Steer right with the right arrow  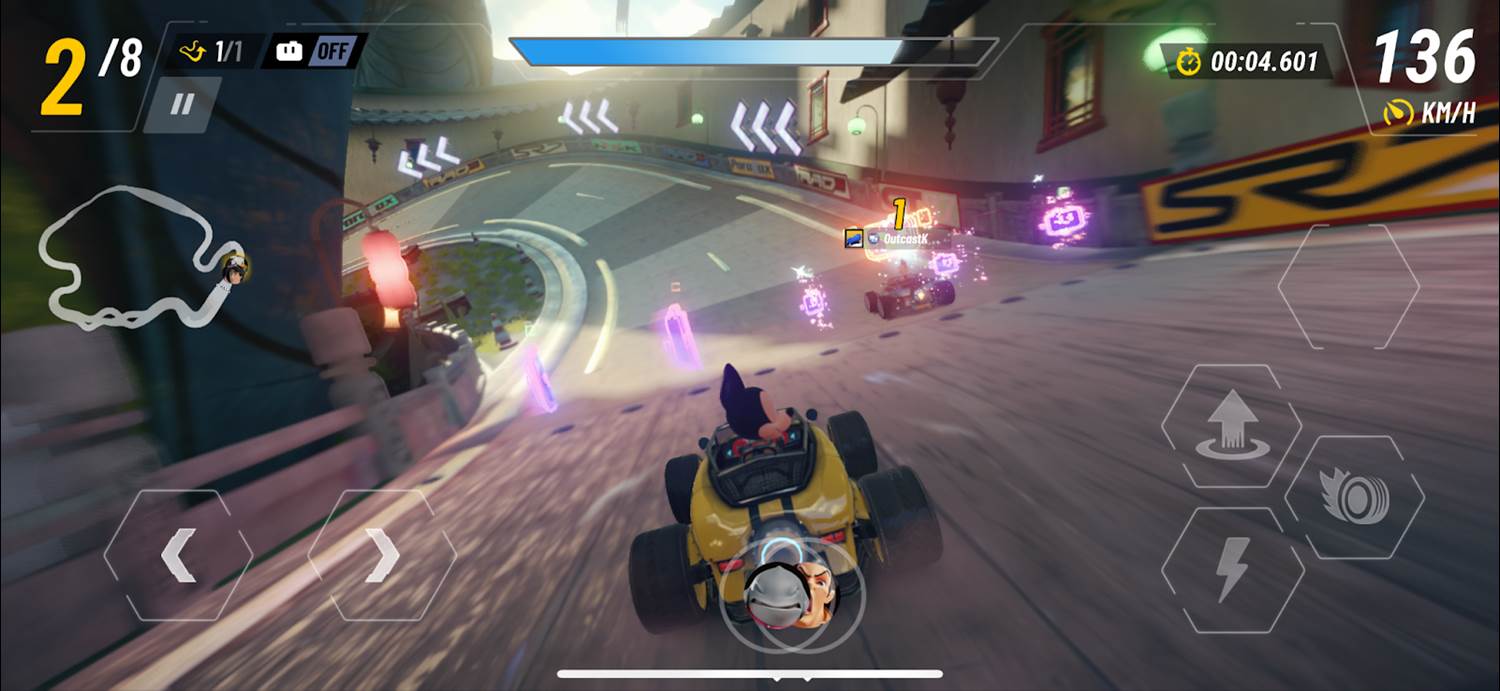382,555
